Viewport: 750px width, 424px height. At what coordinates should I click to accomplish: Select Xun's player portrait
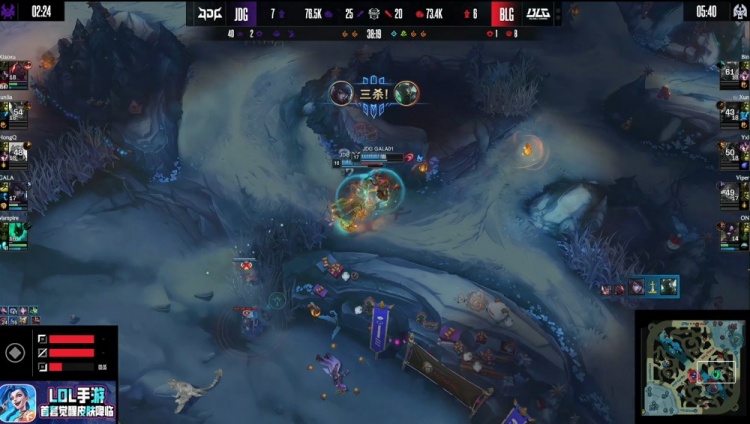pos(729,110)
